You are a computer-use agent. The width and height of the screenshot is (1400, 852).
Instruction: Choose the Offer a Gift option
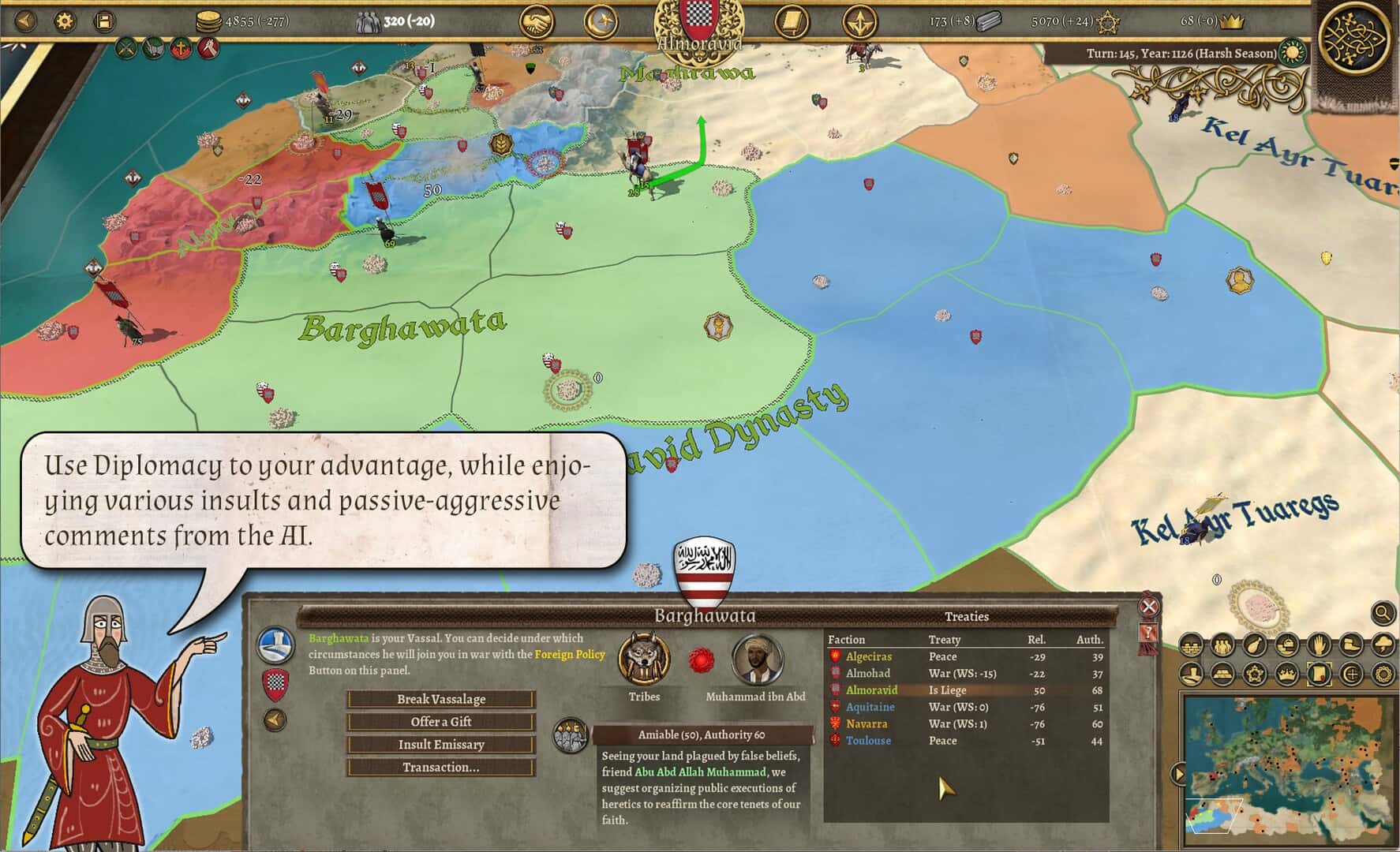(x=440, y=722)
